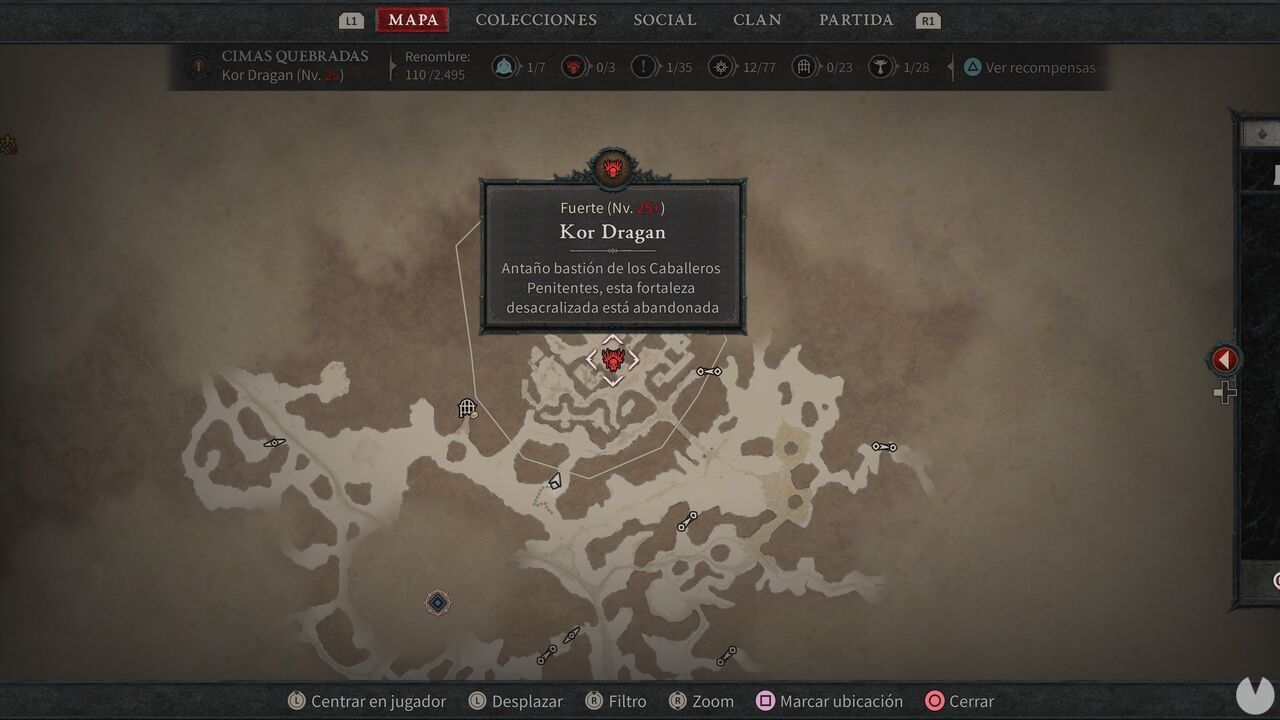This screenshot has width=1280, height=720.
Task: Select the Cimas Quebradas region emblem
Action: (197, 67)
